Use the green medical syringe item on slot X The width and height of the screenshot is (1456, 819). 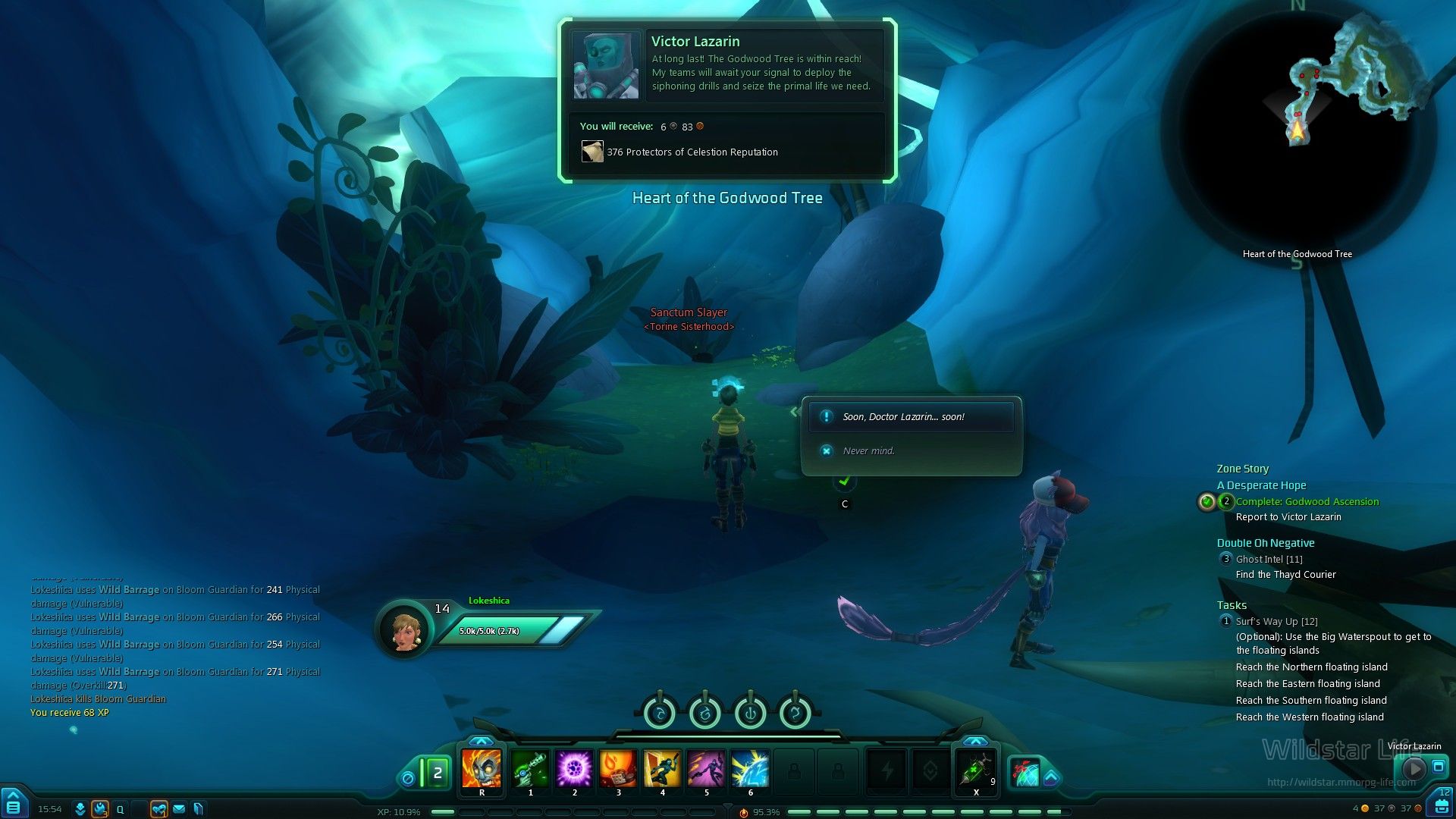975,769
